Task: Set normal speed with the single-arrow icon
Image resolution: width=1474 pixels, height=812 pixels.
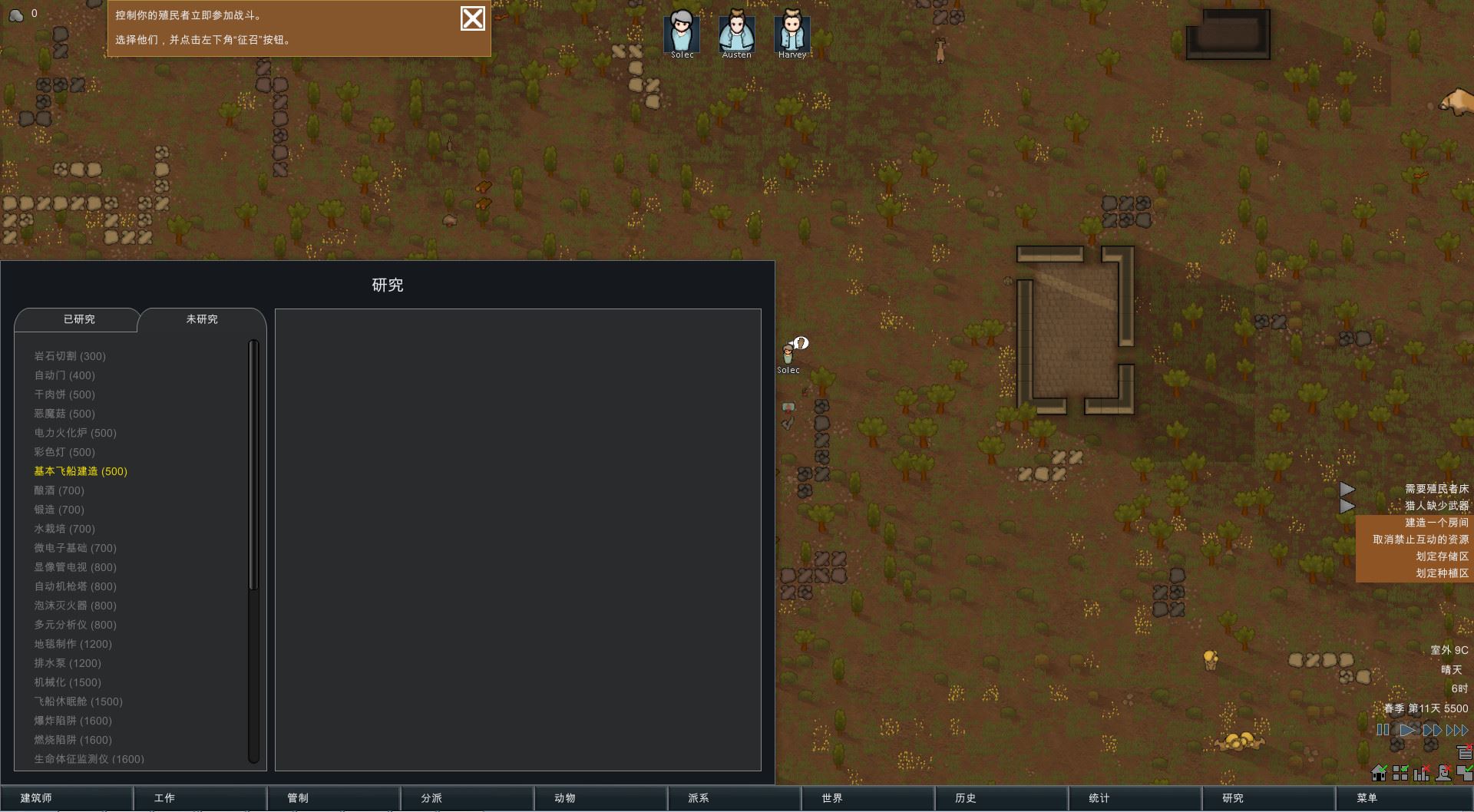Action: 1407,730
